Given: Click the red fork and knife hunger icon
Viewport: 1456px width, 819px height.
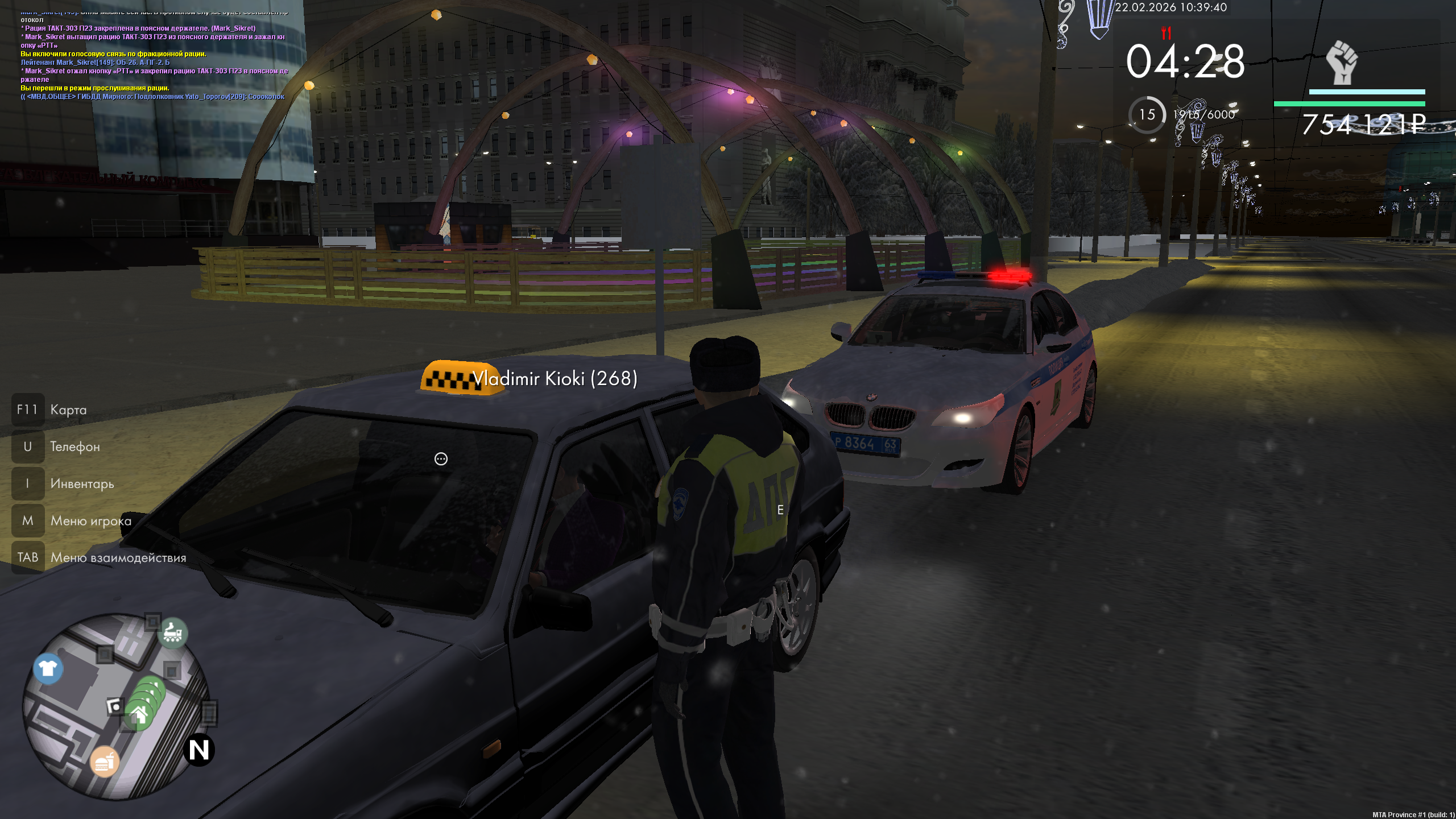Looking at the screenshot, I should [x=1166, y=33].
